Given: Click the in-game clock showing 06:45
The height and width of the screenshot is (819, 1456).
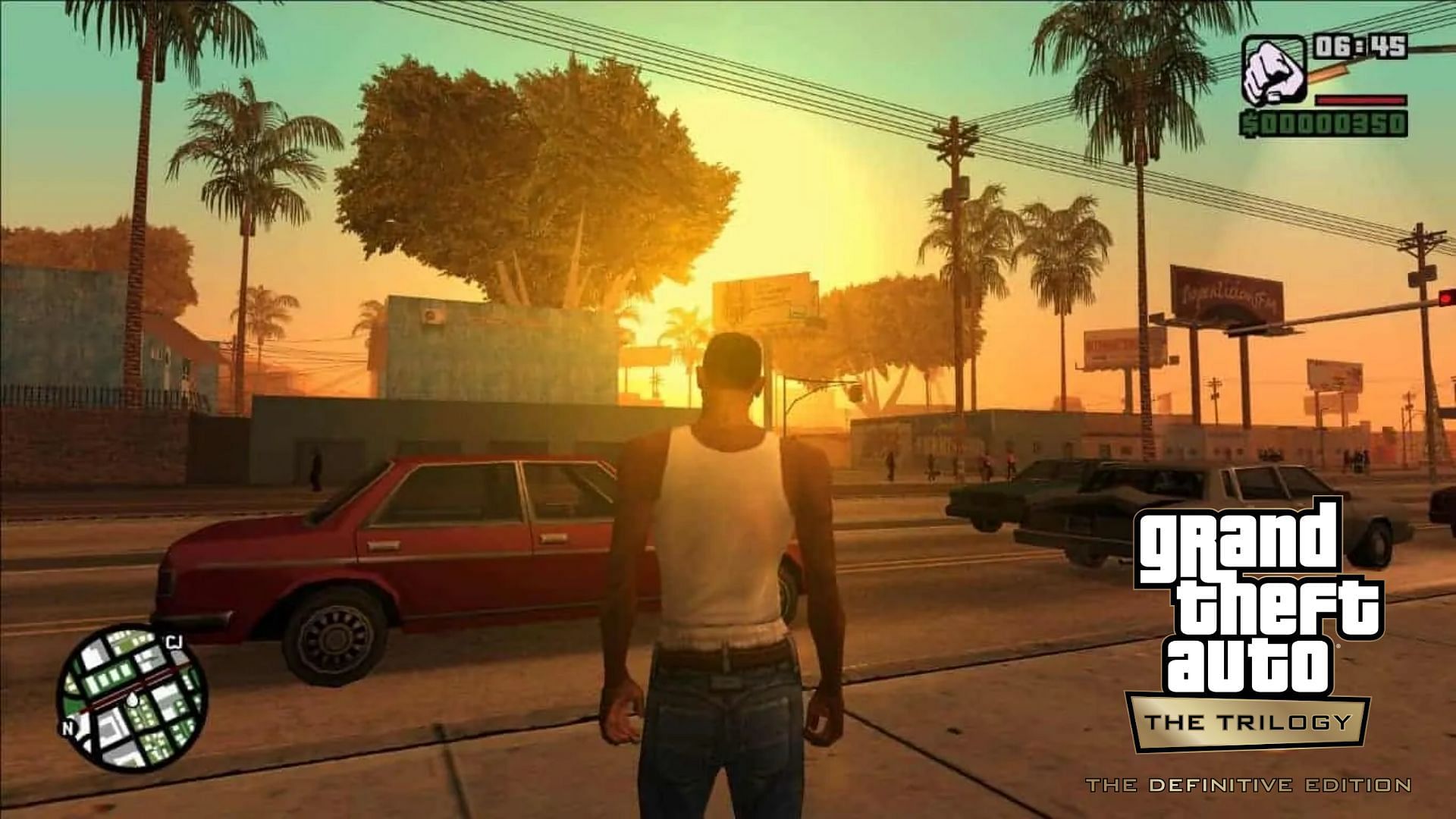Looking at the screenshot, I should tap(1362, 46).
